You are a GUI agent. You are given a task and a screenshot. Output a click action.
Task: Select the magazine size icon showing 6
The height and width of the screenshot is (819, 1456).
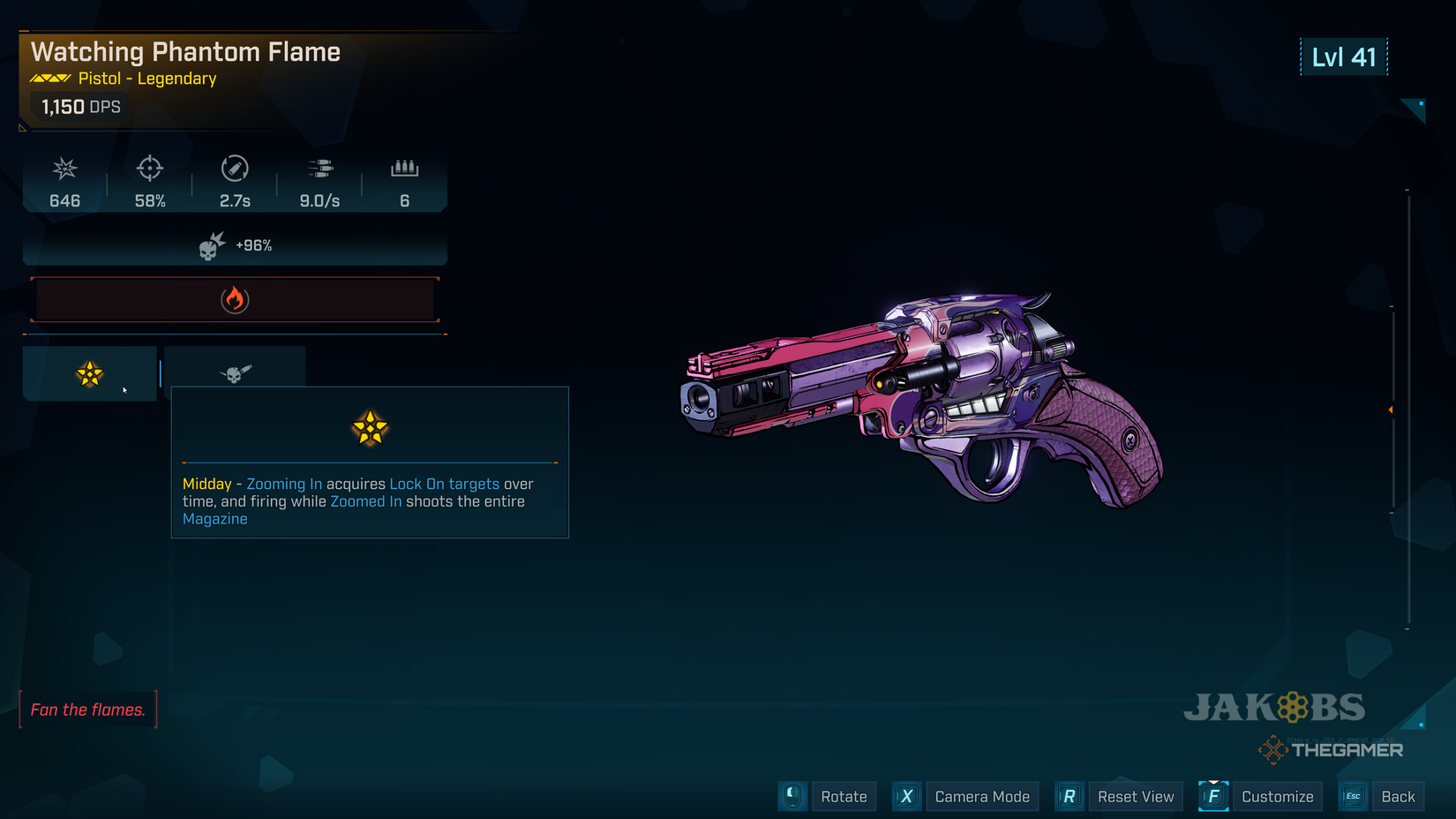point(404,169)
